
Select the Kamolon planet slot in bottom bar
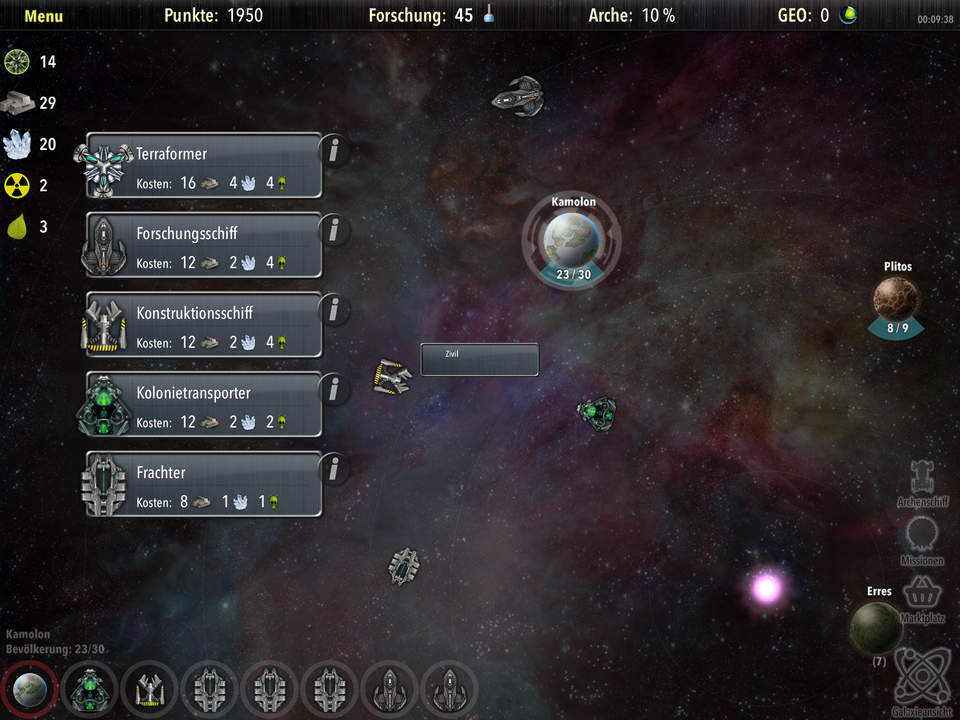pyautogui.click(x=29, y=689)
